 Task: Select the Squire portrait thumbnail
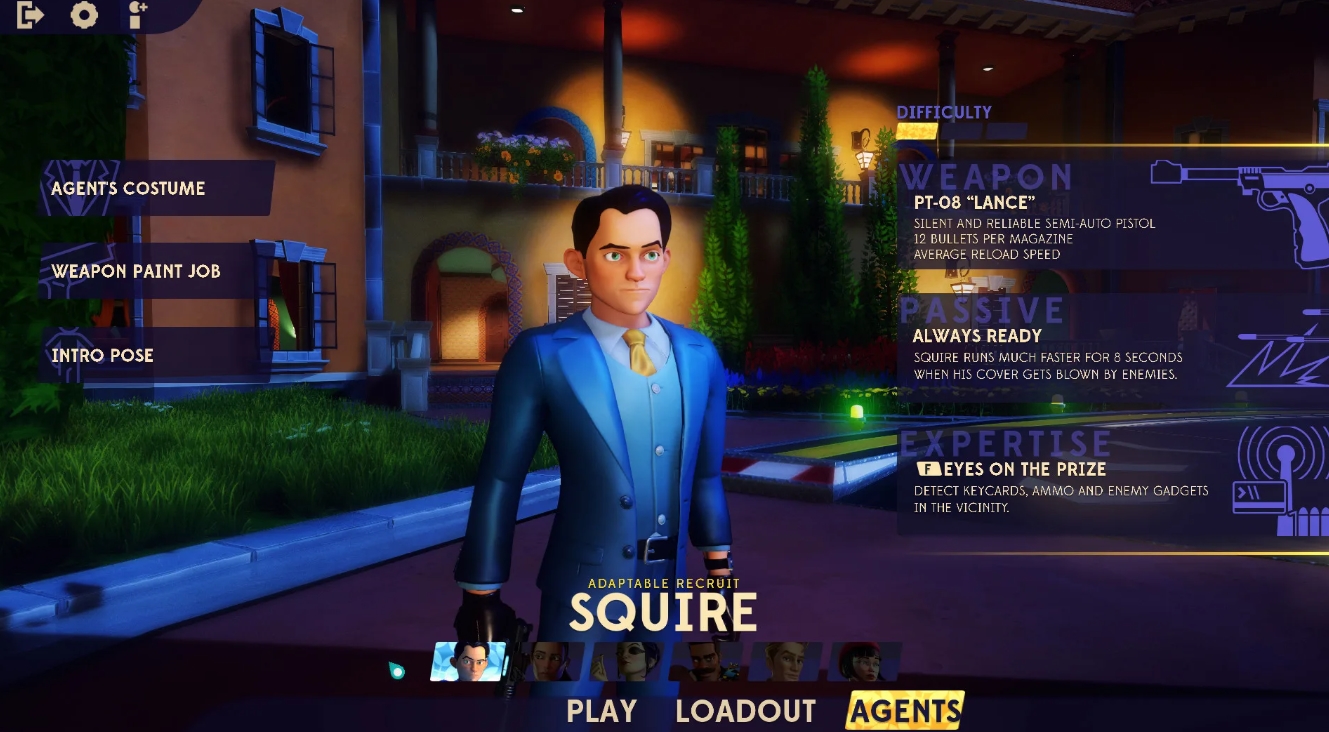pyautogui.click(x=465, y=662)
